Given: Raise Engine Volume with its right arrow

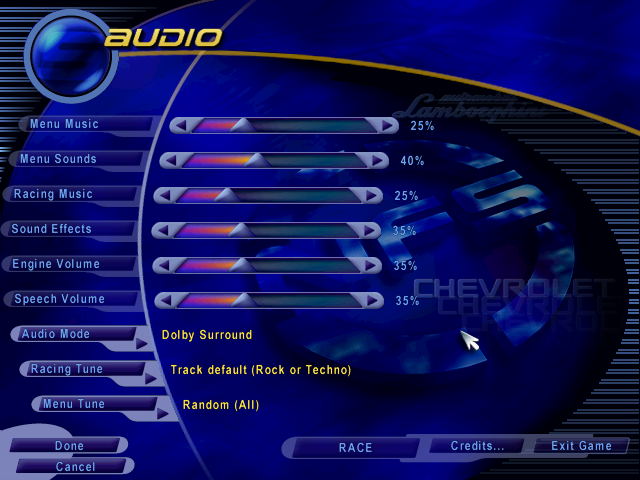Looking at the screenshot, I should pyautogui.click(x=372, y=265).
